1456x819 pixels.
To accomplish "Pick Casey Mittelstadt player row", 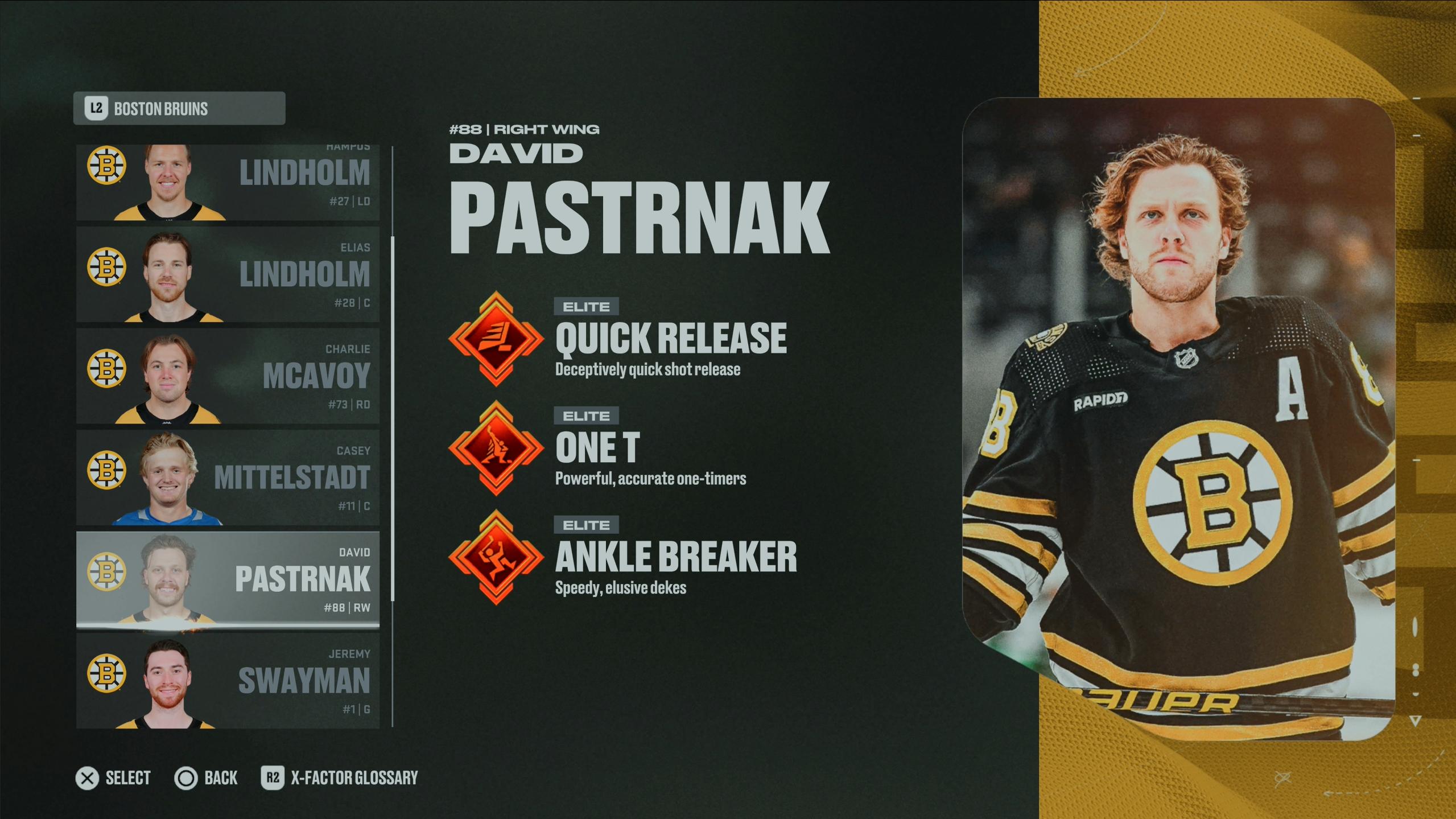I will point(228,478).
